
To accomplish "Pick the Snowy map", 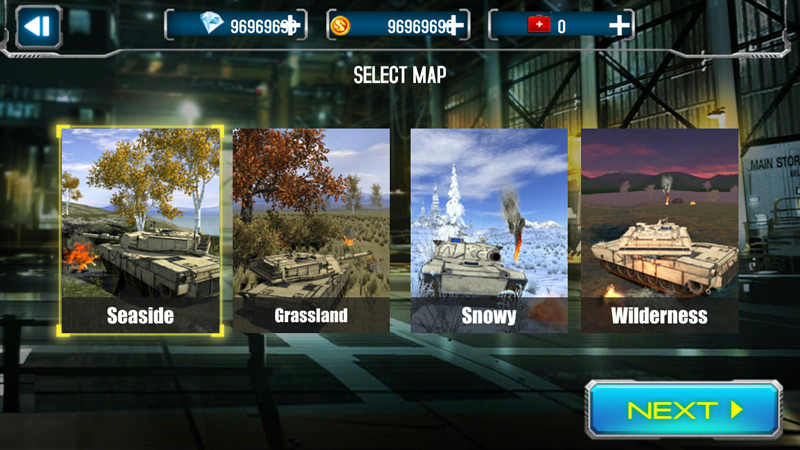I will click(489, 231).
